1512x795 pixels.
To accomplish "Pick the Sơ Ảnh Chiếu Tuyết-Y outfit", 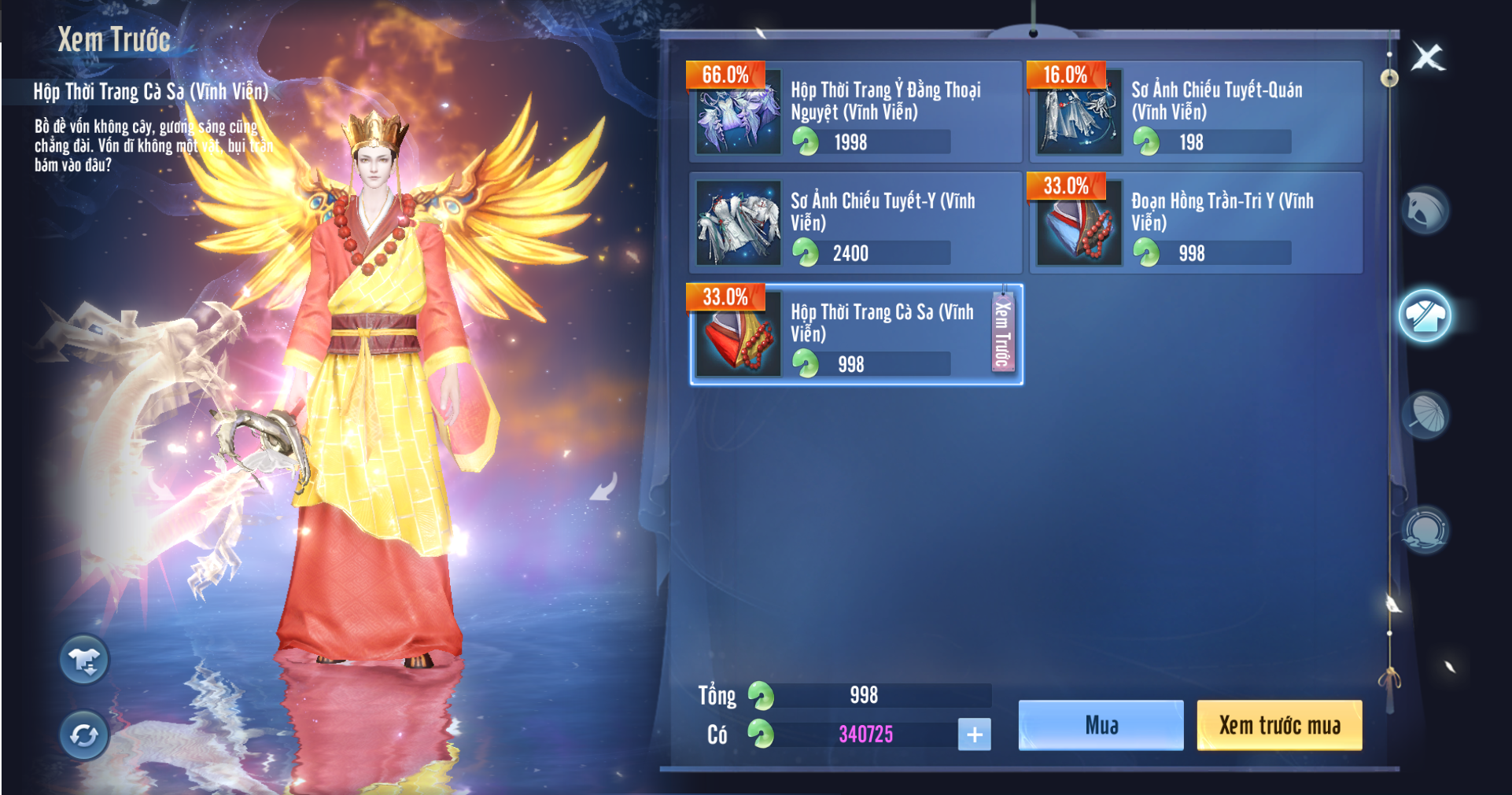I will 855,223.
